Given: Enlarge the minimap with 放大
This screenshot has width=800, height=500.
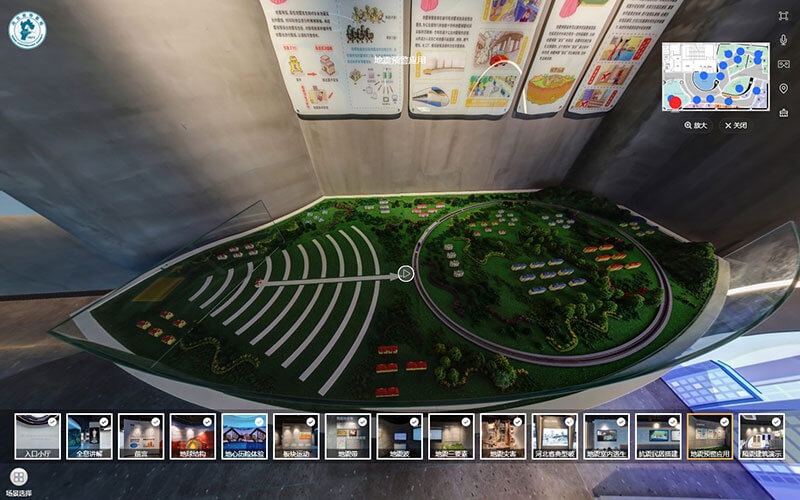Looking at the screenshot, I should coord(696,125).
